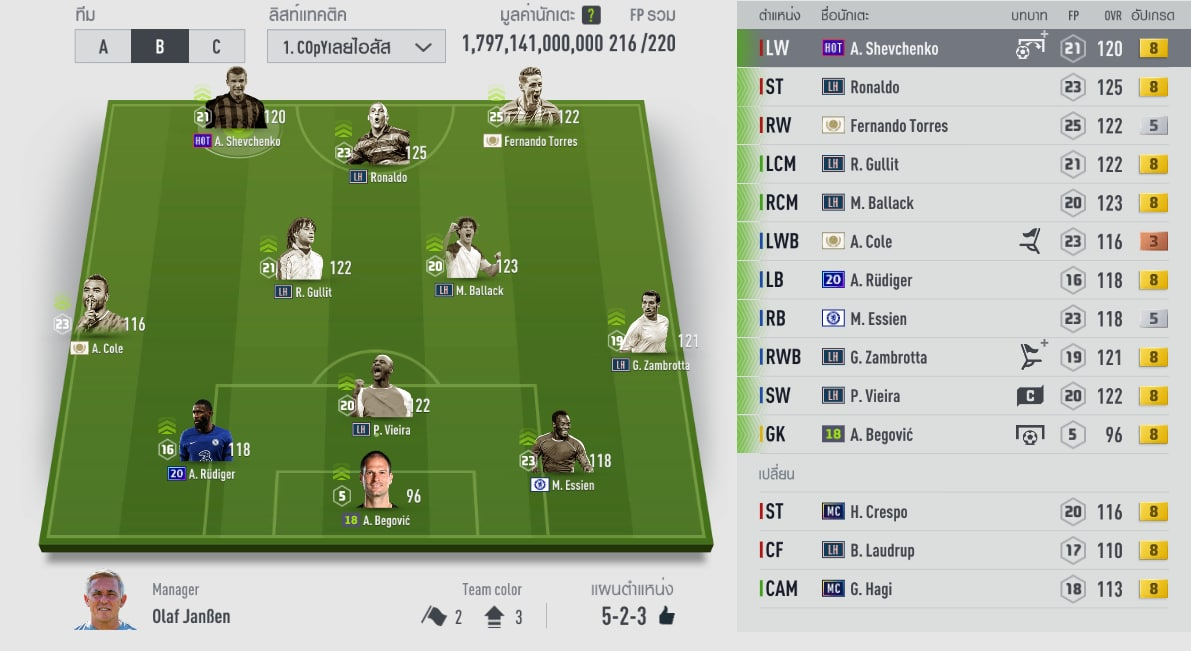Select team tab B
Screen dimensions: 1191x651
[x=160, y=46]
